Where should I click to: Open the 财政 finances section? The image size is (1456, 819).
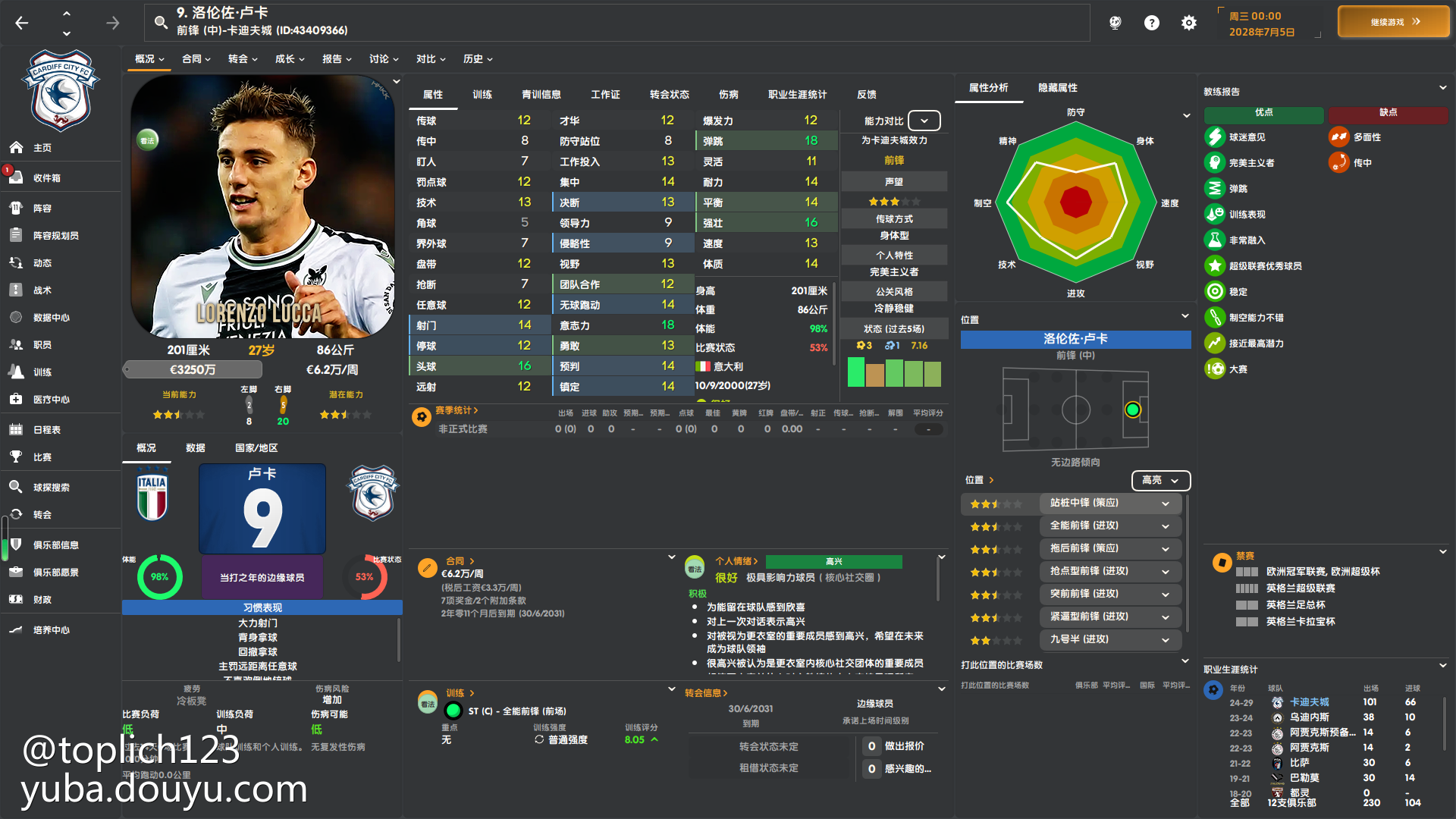(42, 600)
